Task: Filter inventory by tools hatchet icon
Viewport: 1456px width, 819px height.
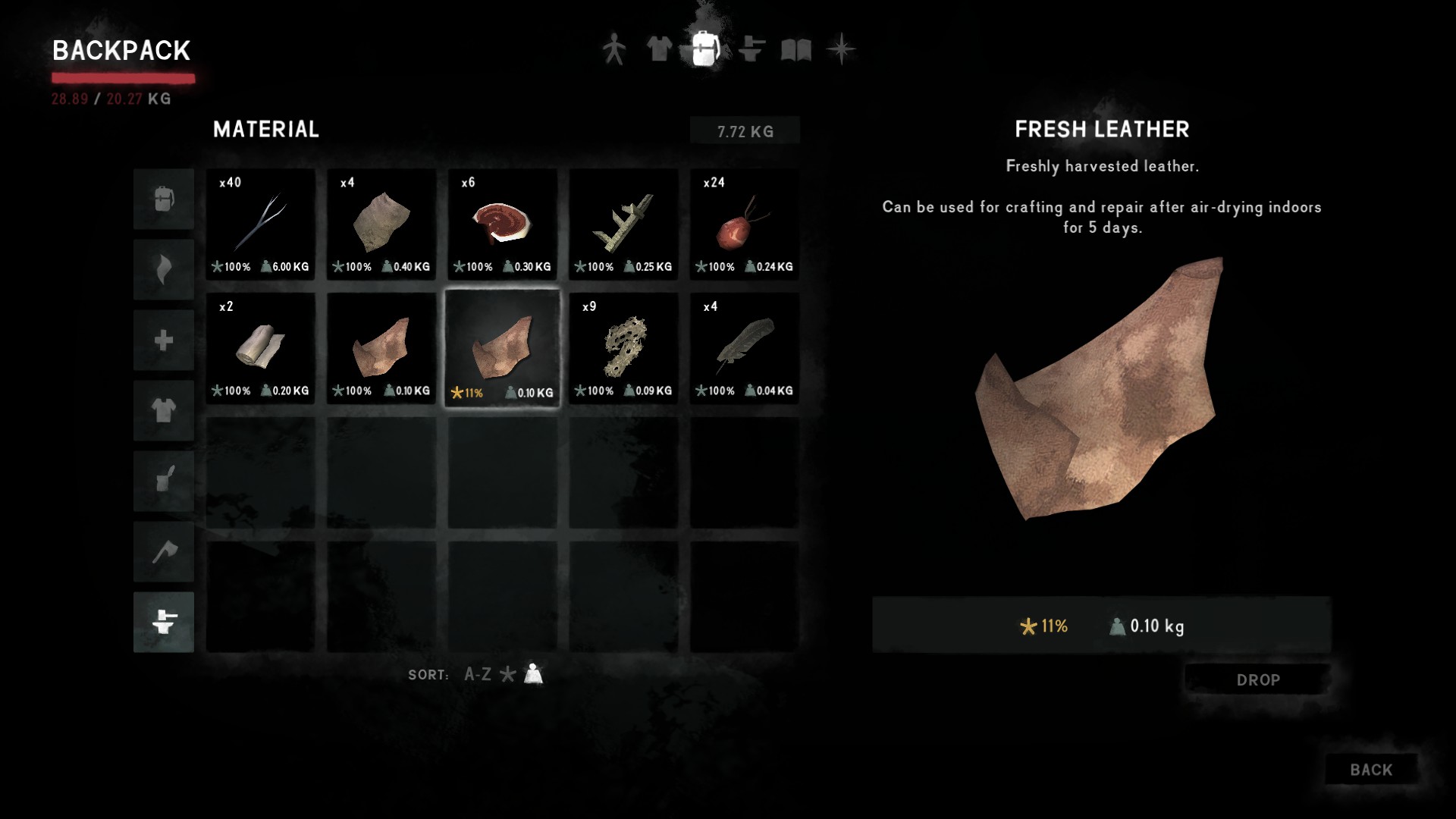Action: pos(164,551)
